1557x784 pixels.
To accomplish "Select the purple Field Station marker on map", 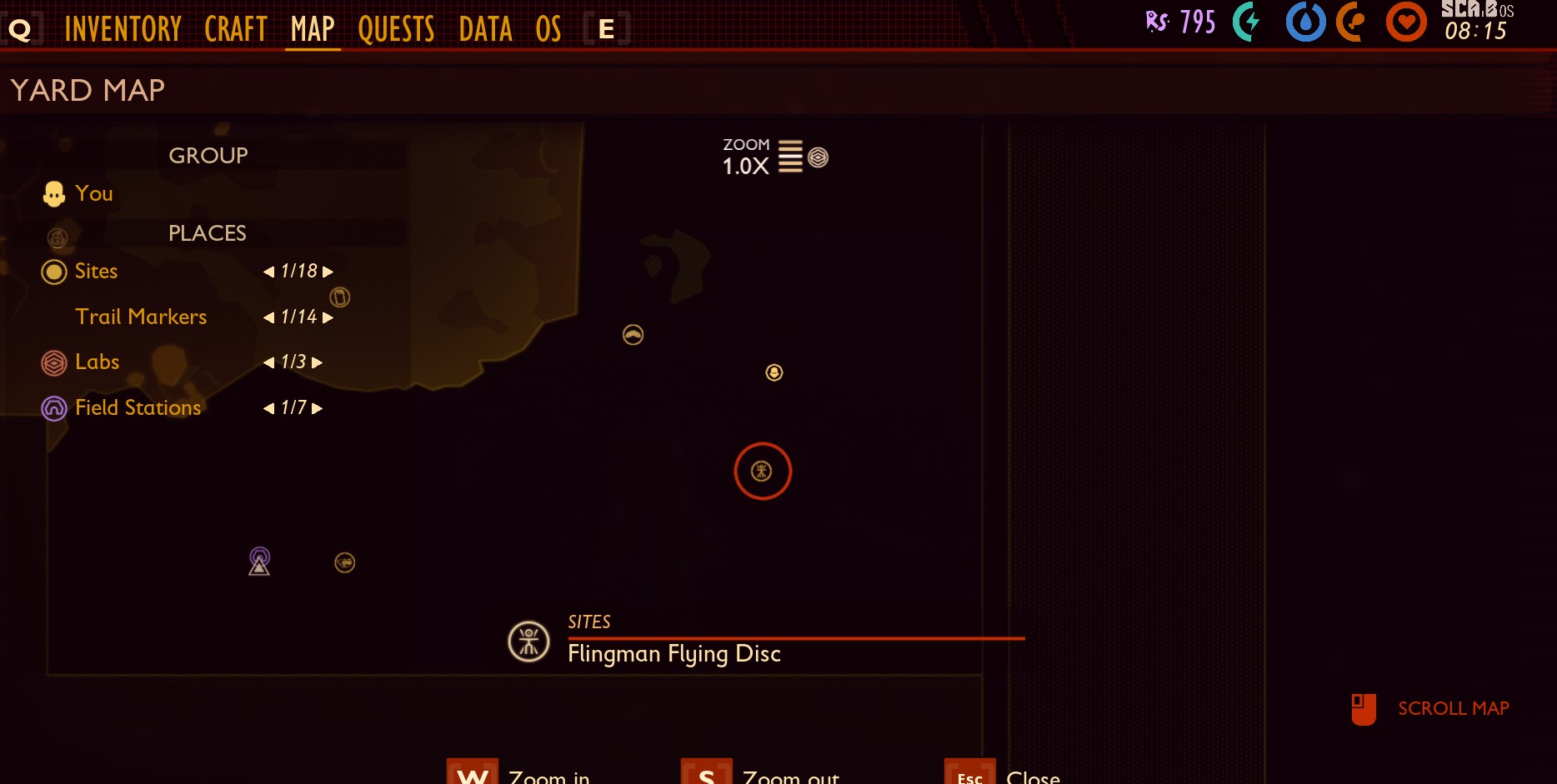I will tap(258, 562).
